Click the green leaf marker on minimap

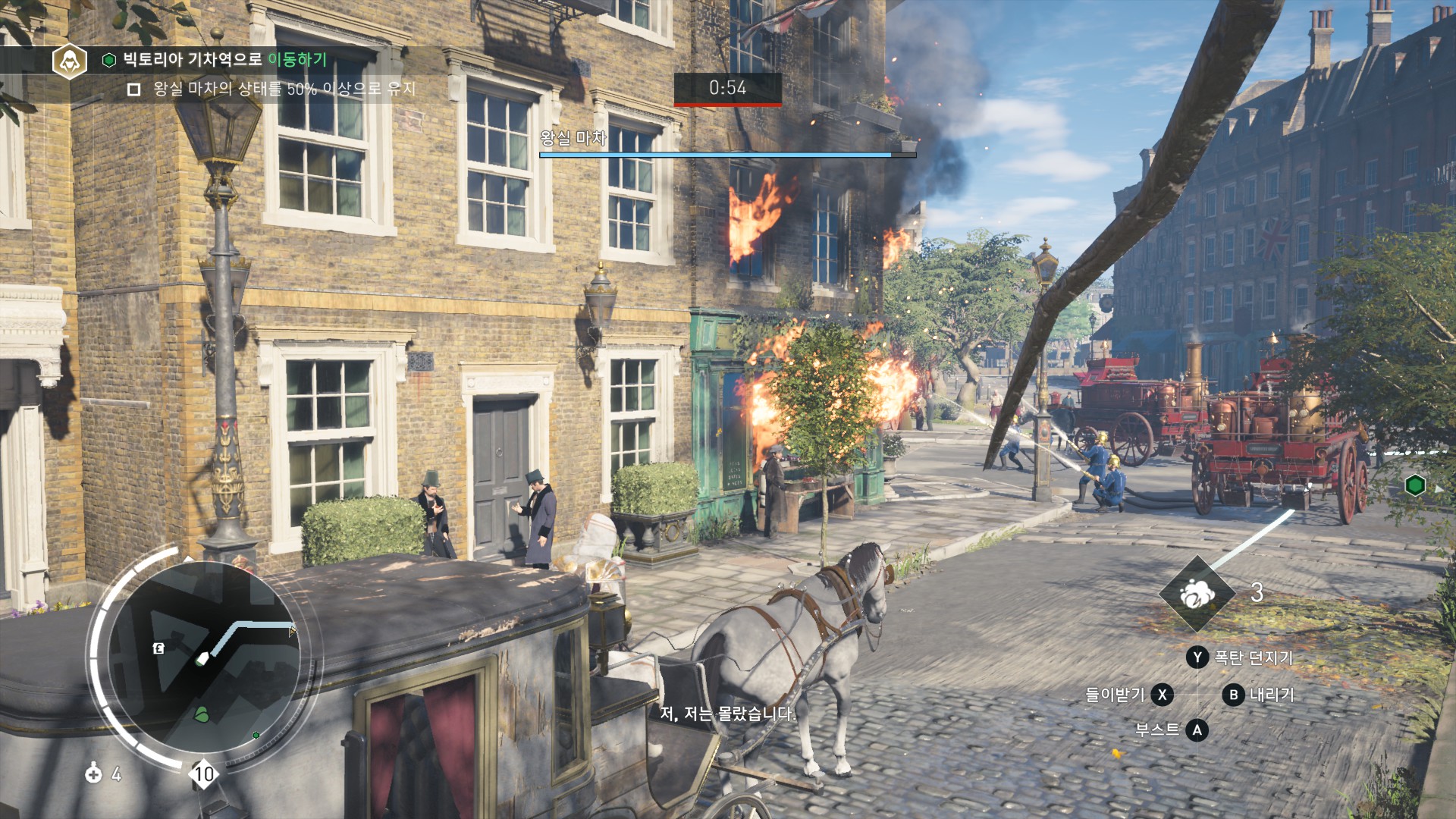pos(202,714)
